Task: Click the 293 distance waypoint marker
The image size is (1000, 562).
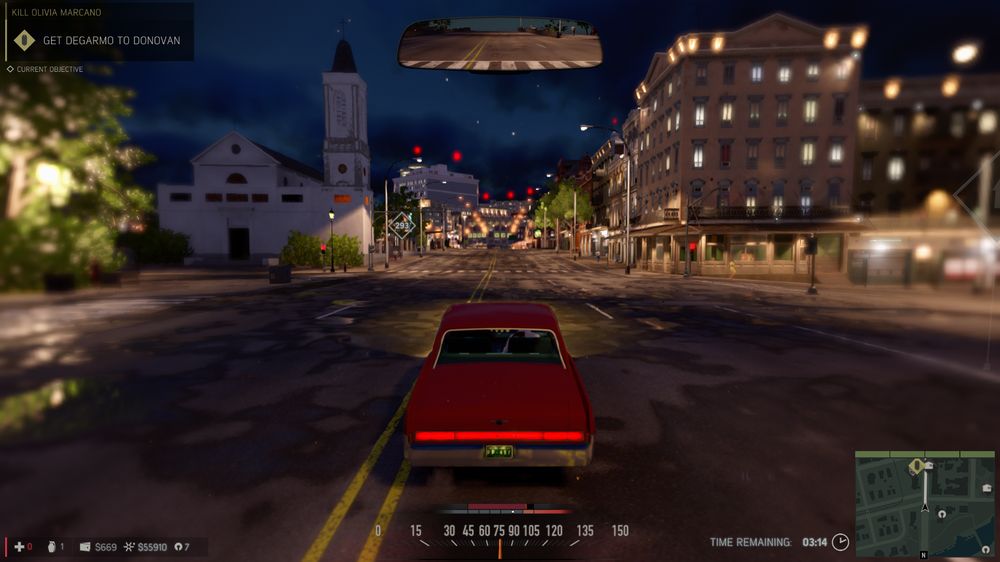Action: 404,226
